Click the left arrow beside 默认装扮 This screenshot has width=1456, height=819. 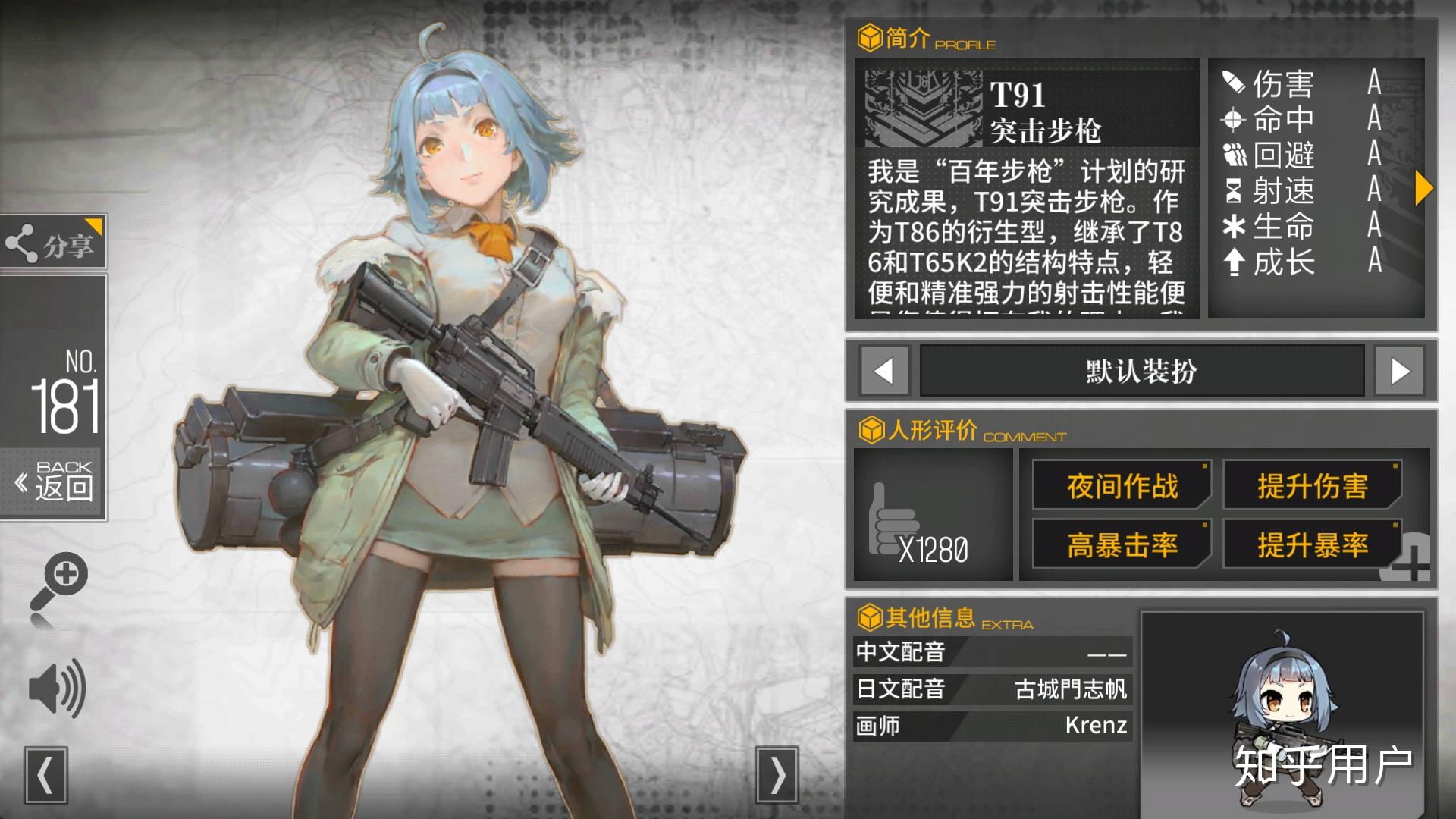882,372
